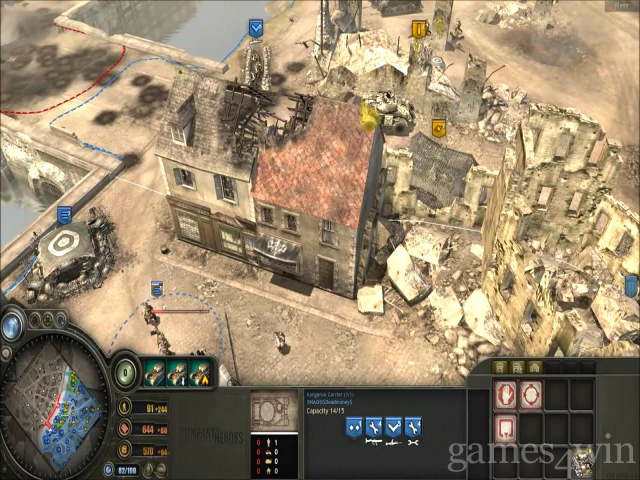
Task: Select the first blue squad shield badge
Action: click(x=354, y=426)
